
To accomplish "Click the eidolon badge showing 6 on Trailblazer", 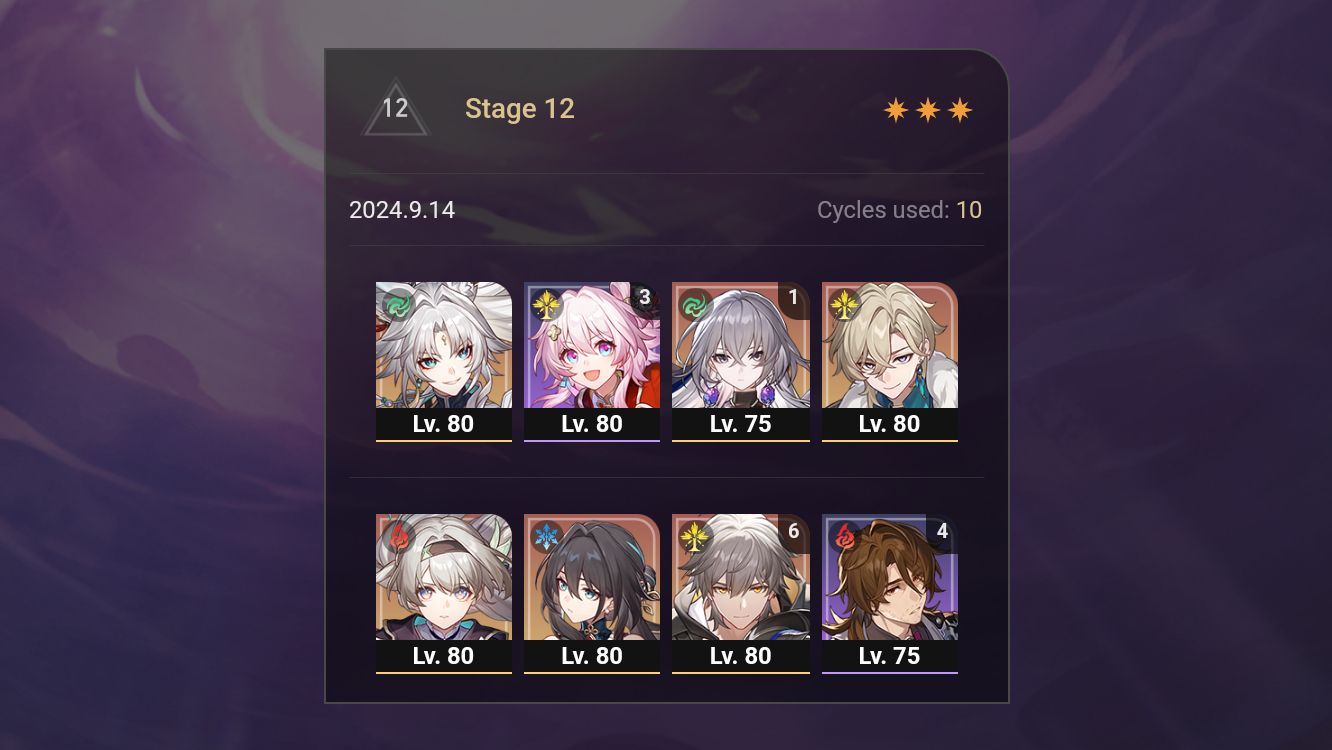I will (x=792, y=533).
